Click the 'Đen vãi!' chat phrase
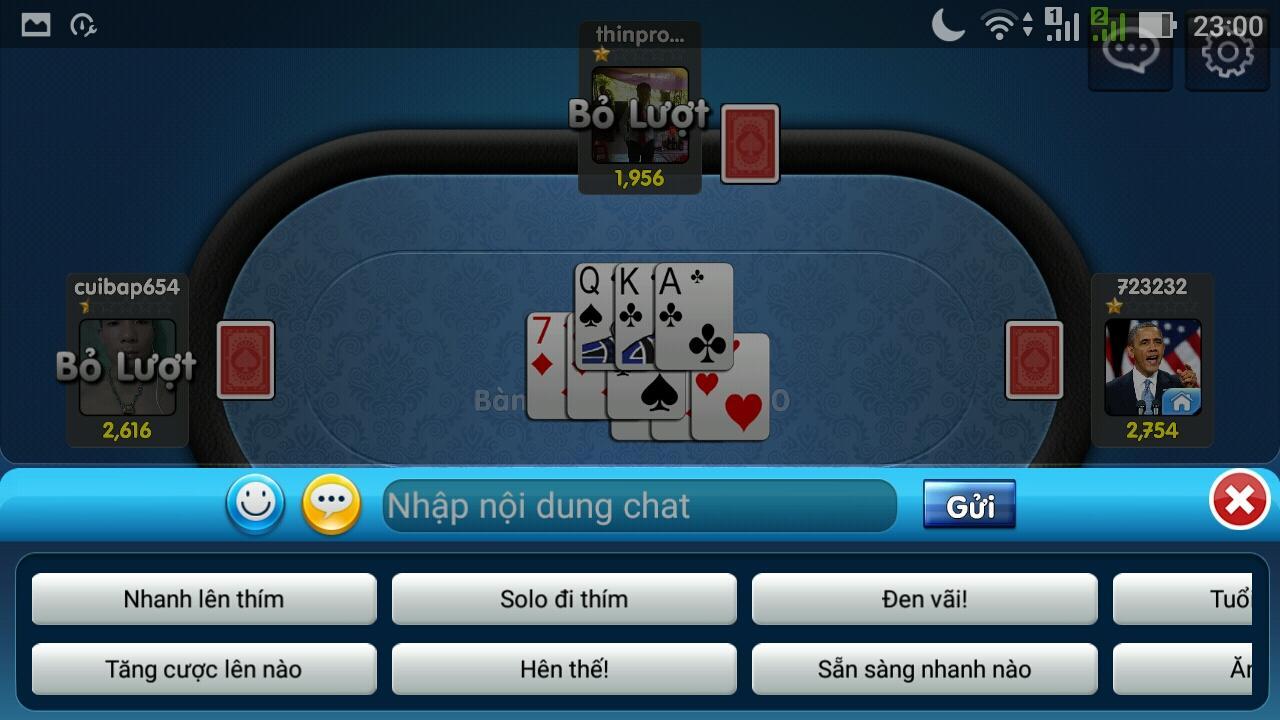The image size is (1280, 720). click(x=924, y=599)
